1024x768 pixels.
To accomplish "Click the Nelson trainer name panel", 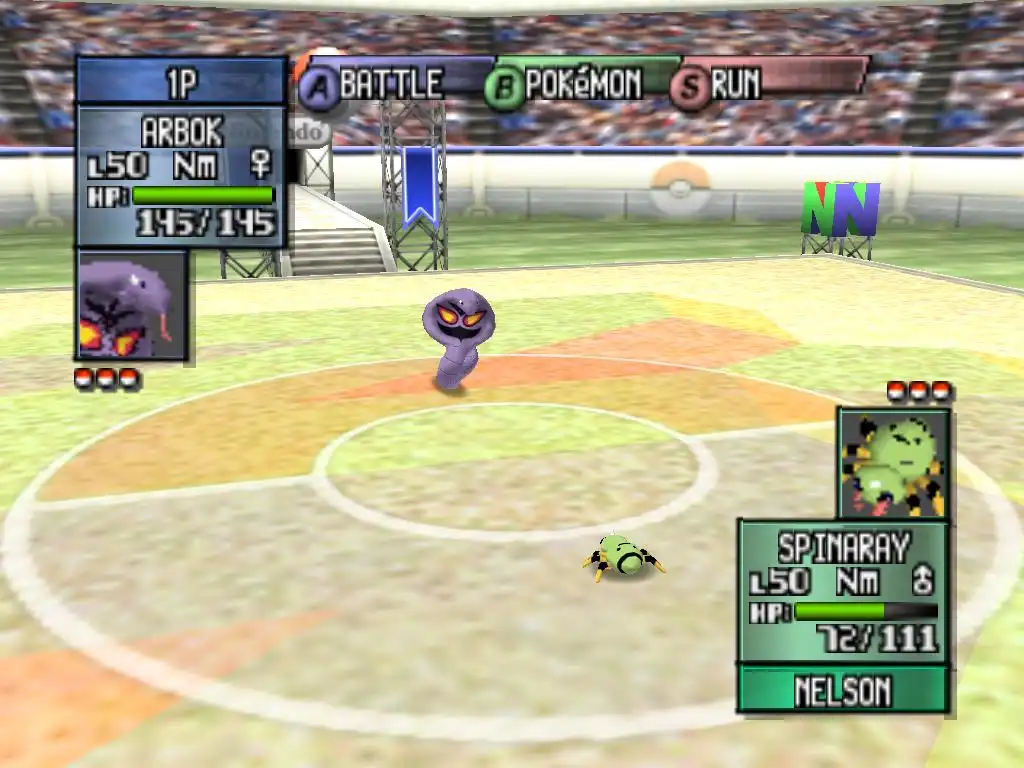I will tap(842, 690).
